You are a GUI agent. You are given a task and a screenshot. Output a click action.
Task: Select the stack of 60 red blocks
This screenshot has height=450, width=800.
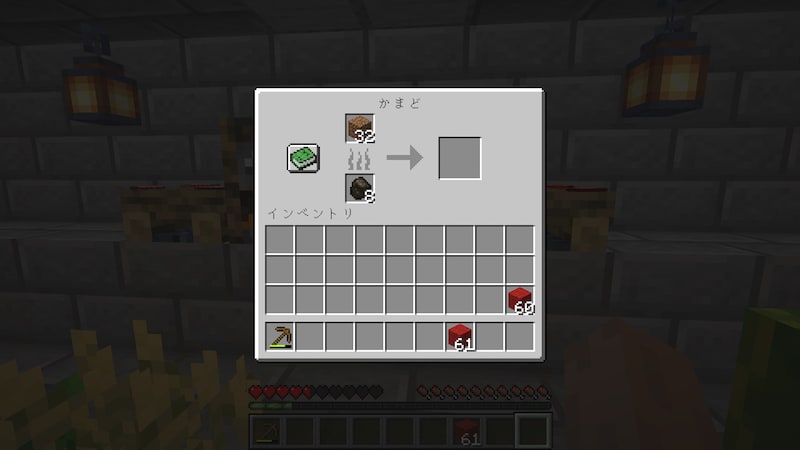(x=520, y=299)
